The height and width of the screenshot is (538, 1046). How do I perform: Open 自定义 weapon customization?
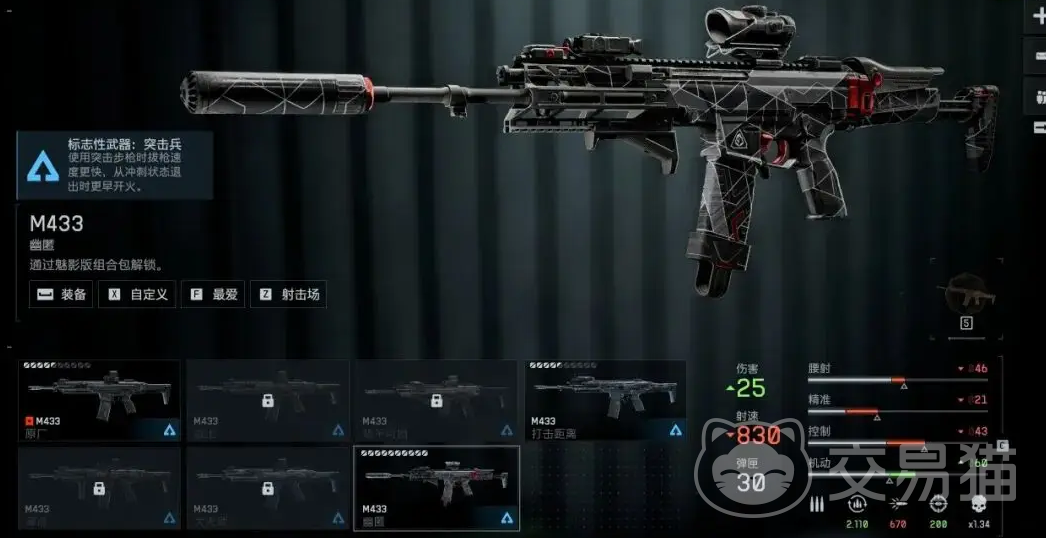tap(138, 294)
